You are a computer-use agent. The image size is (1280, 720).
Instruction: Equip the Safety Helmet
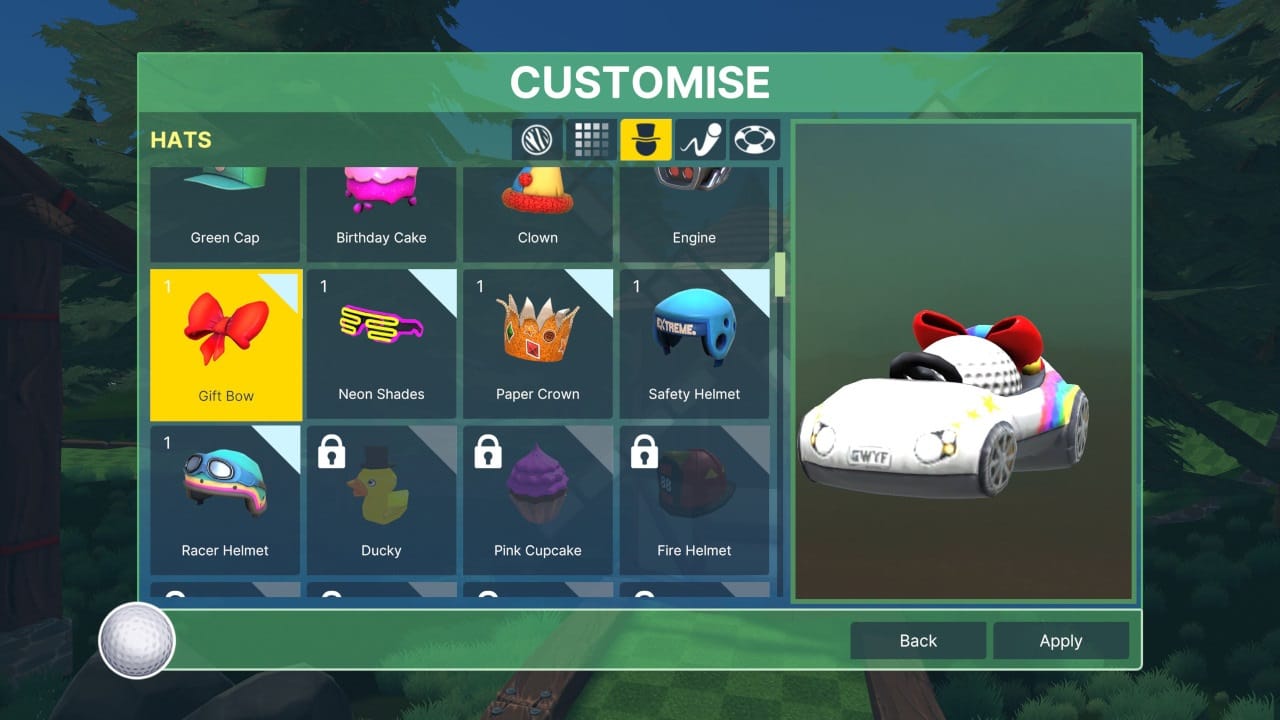(694, 340)
